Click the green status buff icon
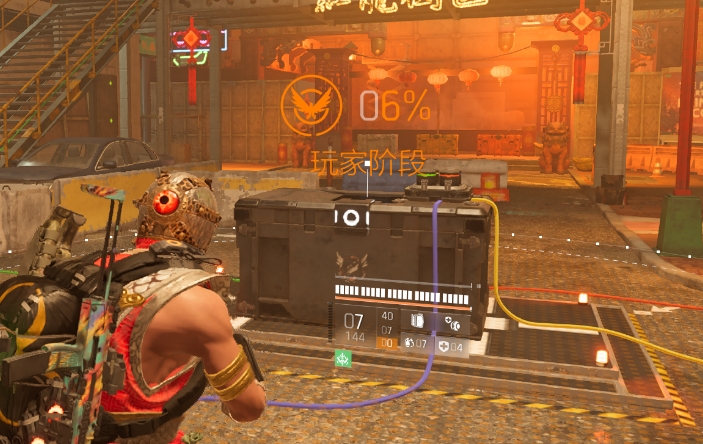 pos(343,359)
